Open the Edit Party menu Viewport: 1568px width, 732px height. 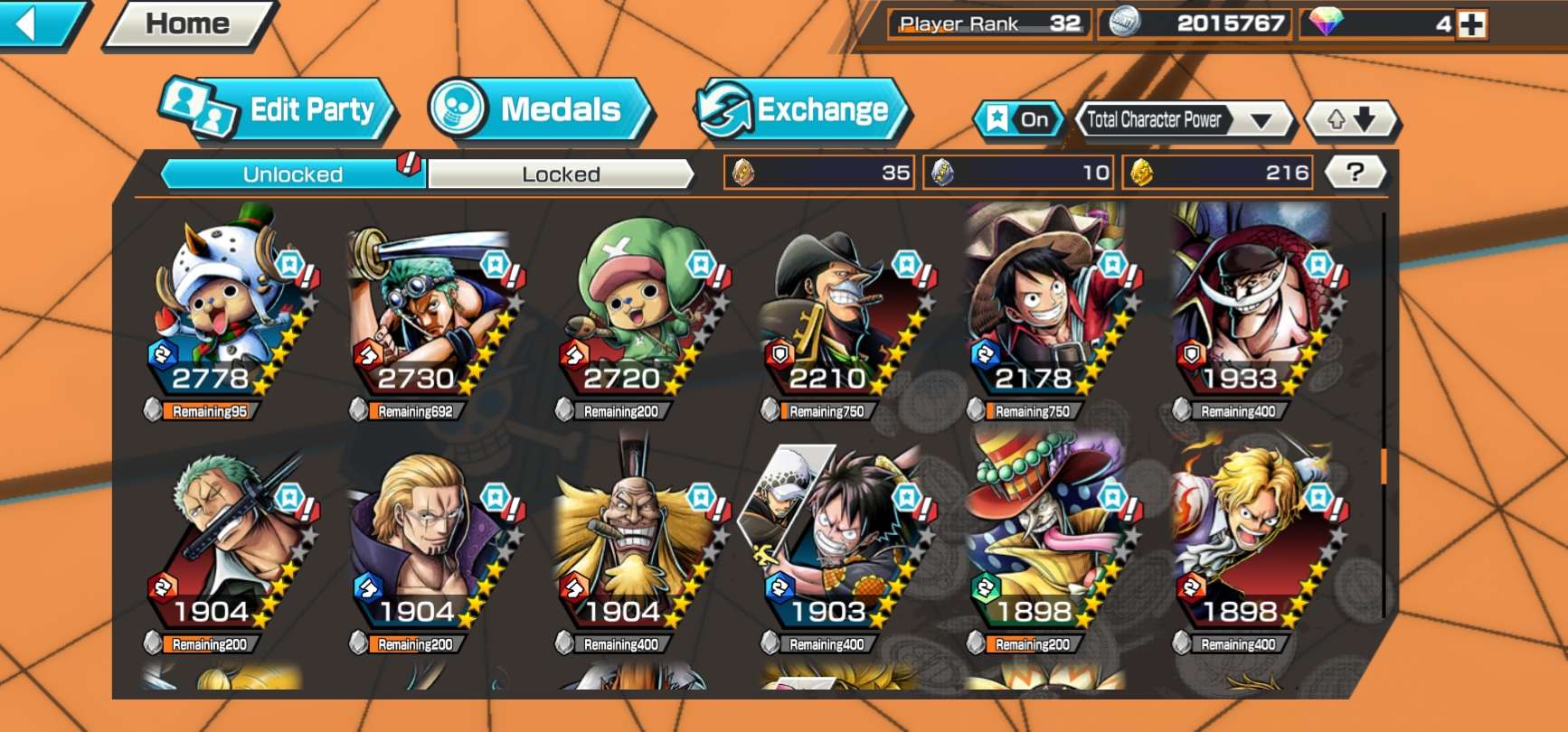(x=279, y=110)
